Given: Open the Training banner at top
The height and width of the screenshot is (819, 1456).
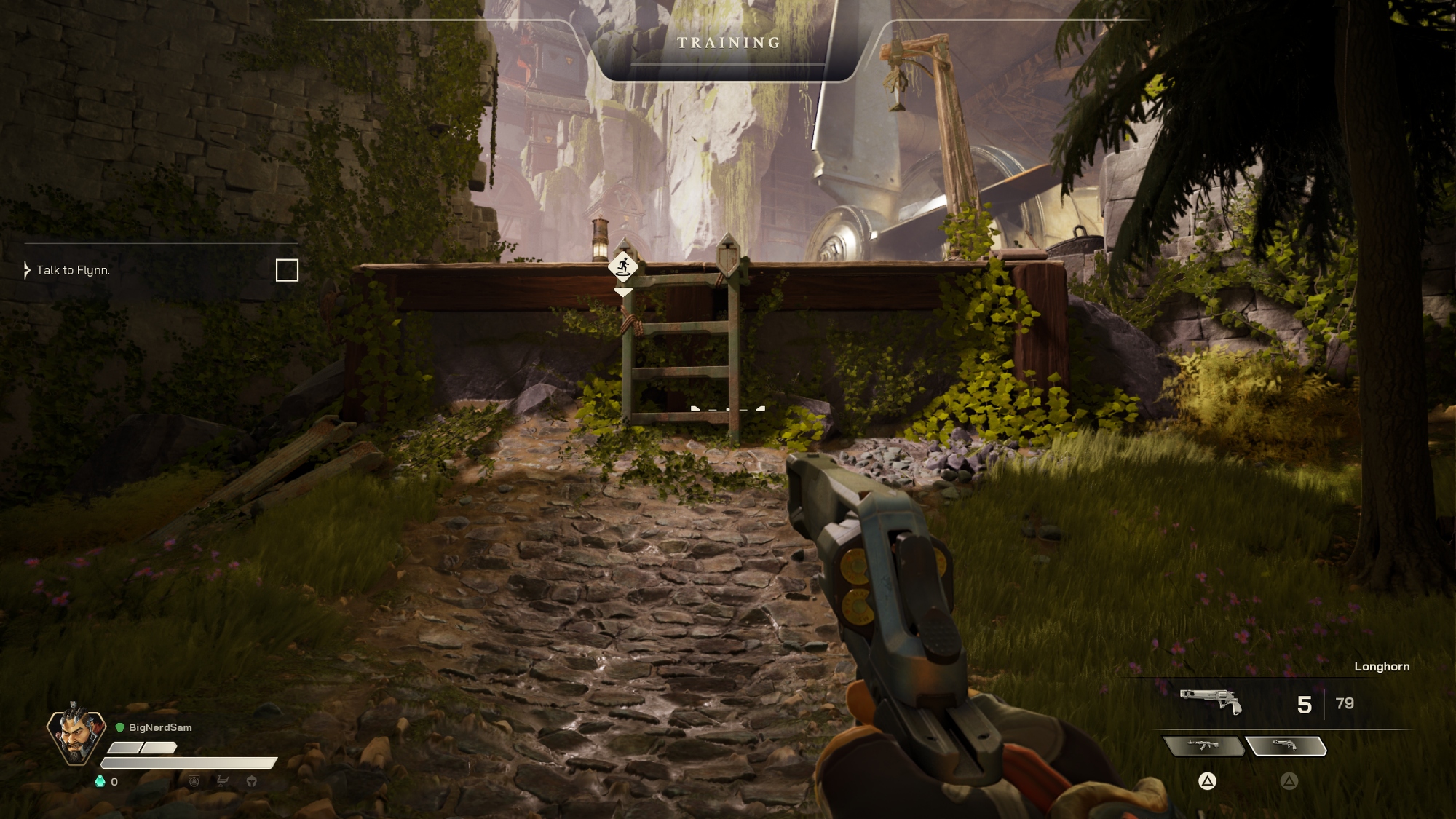Looking at the screenshot, I should coord(729,43).
